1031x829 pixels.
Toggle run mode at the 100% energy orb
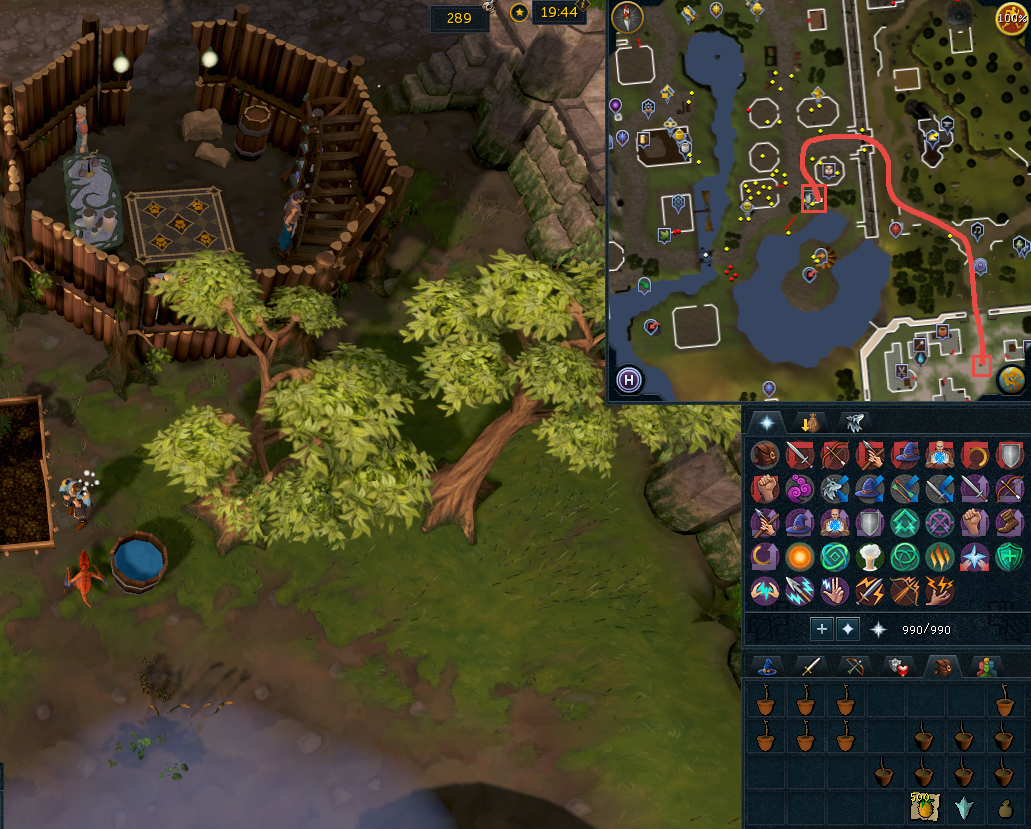coord(1012,17)
